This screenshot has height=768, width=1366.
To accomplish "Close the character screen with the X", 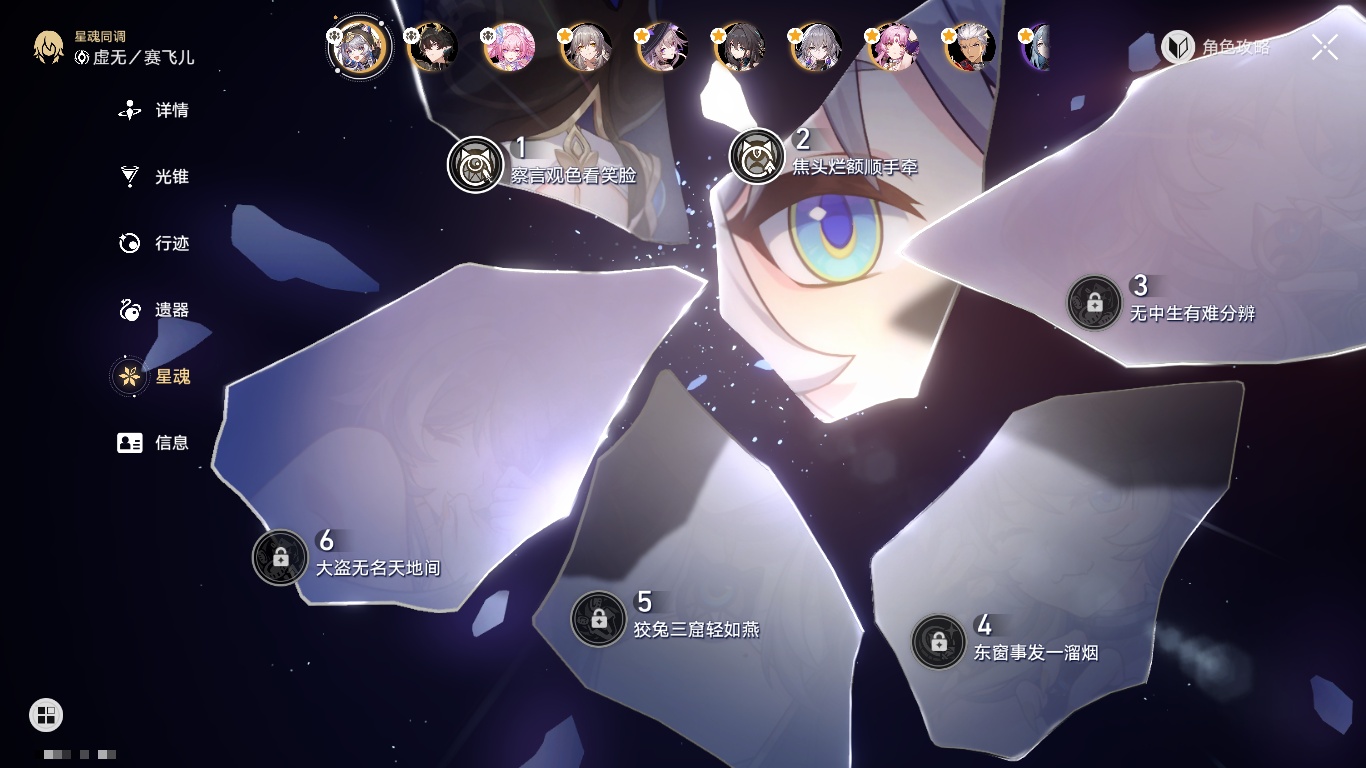I will coord(1325,47).
